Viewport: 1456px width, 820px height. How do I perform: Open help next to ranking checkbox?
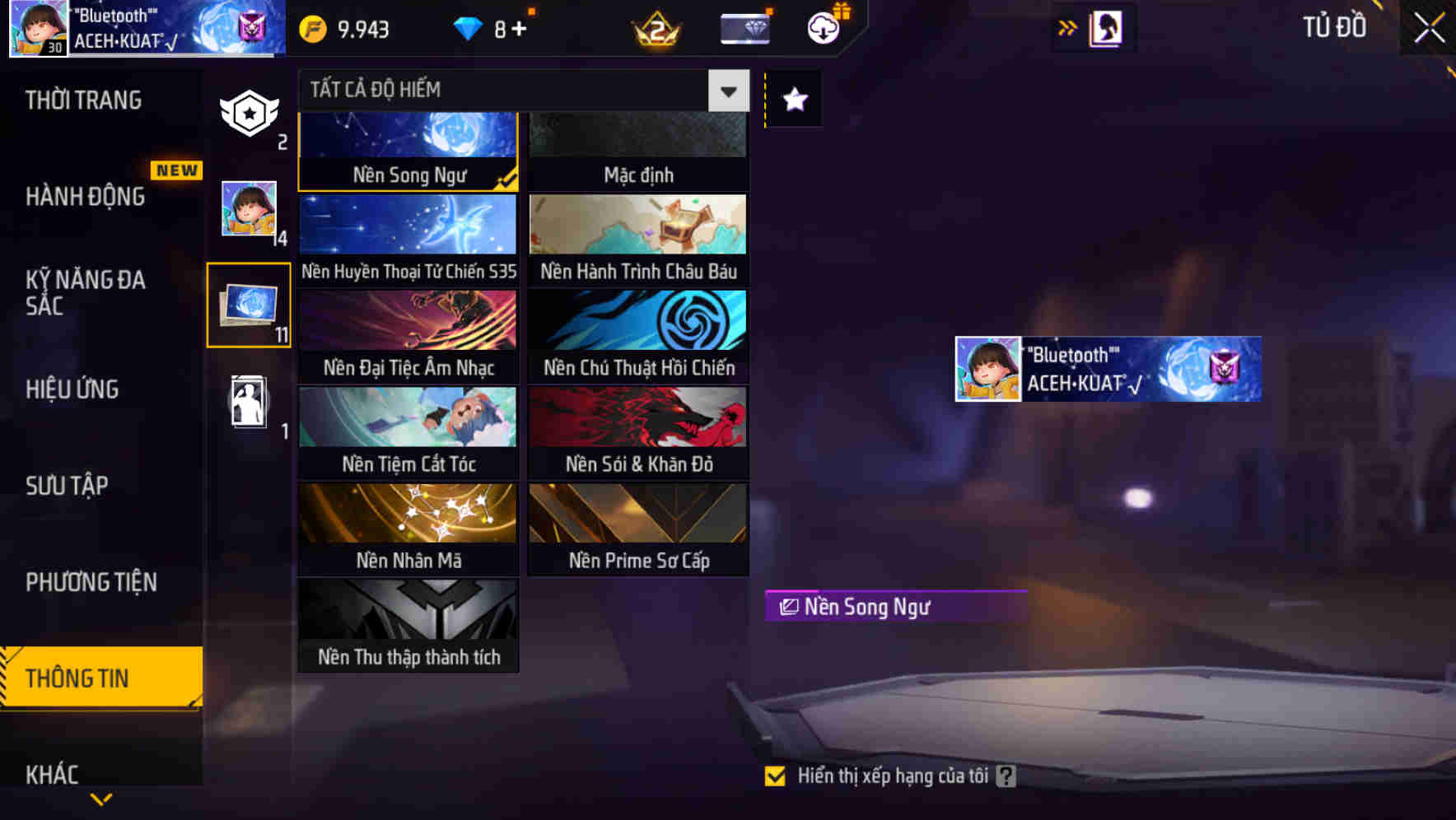(x=1006, y=775)
